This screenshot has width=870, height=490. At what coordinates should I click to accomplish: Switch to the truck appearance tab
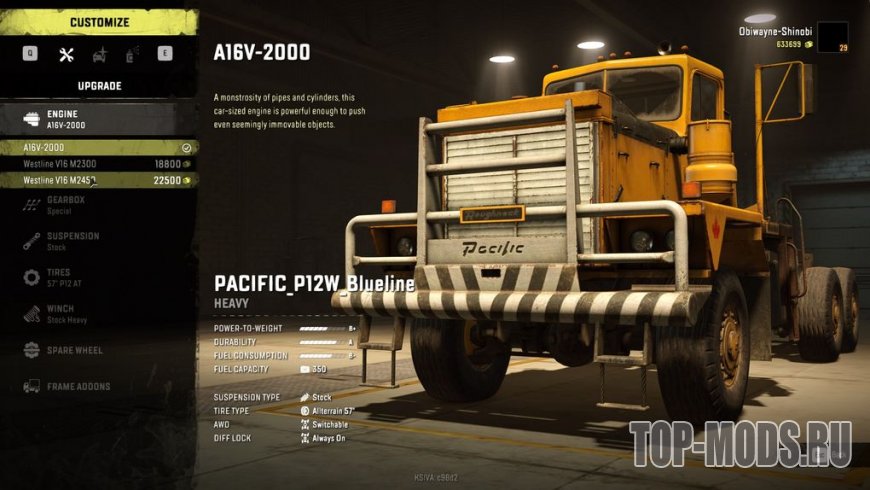point(99,54)
